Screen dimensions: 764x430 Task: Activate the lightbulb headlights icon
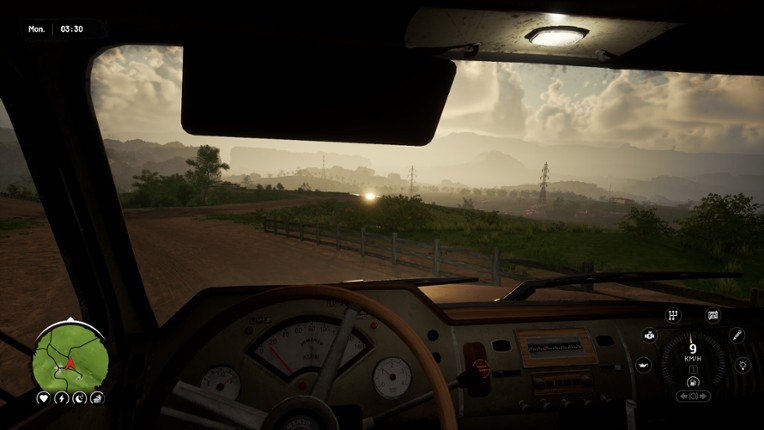point(743,365)
